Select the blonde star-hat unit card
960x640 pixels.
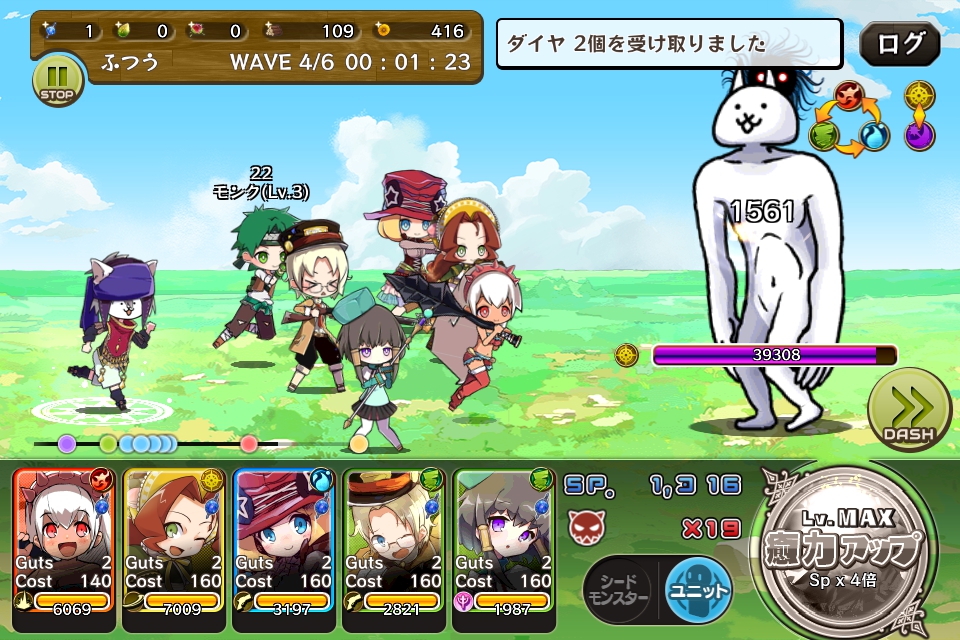(x=284, y=538)
